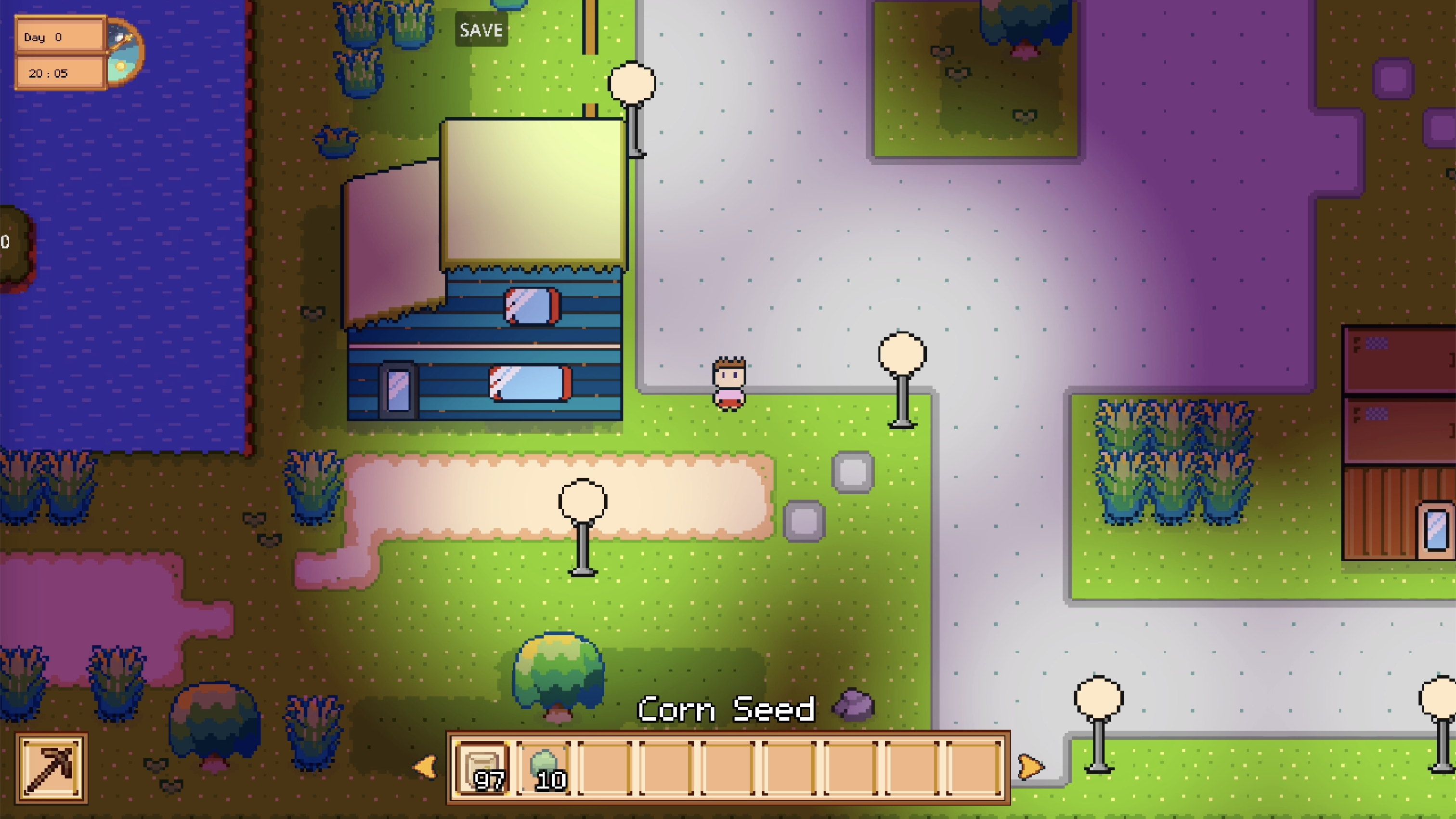Select the pickaxe tool icon
The width and height of the screenshot is (1456, 819).
pos(52,767)
